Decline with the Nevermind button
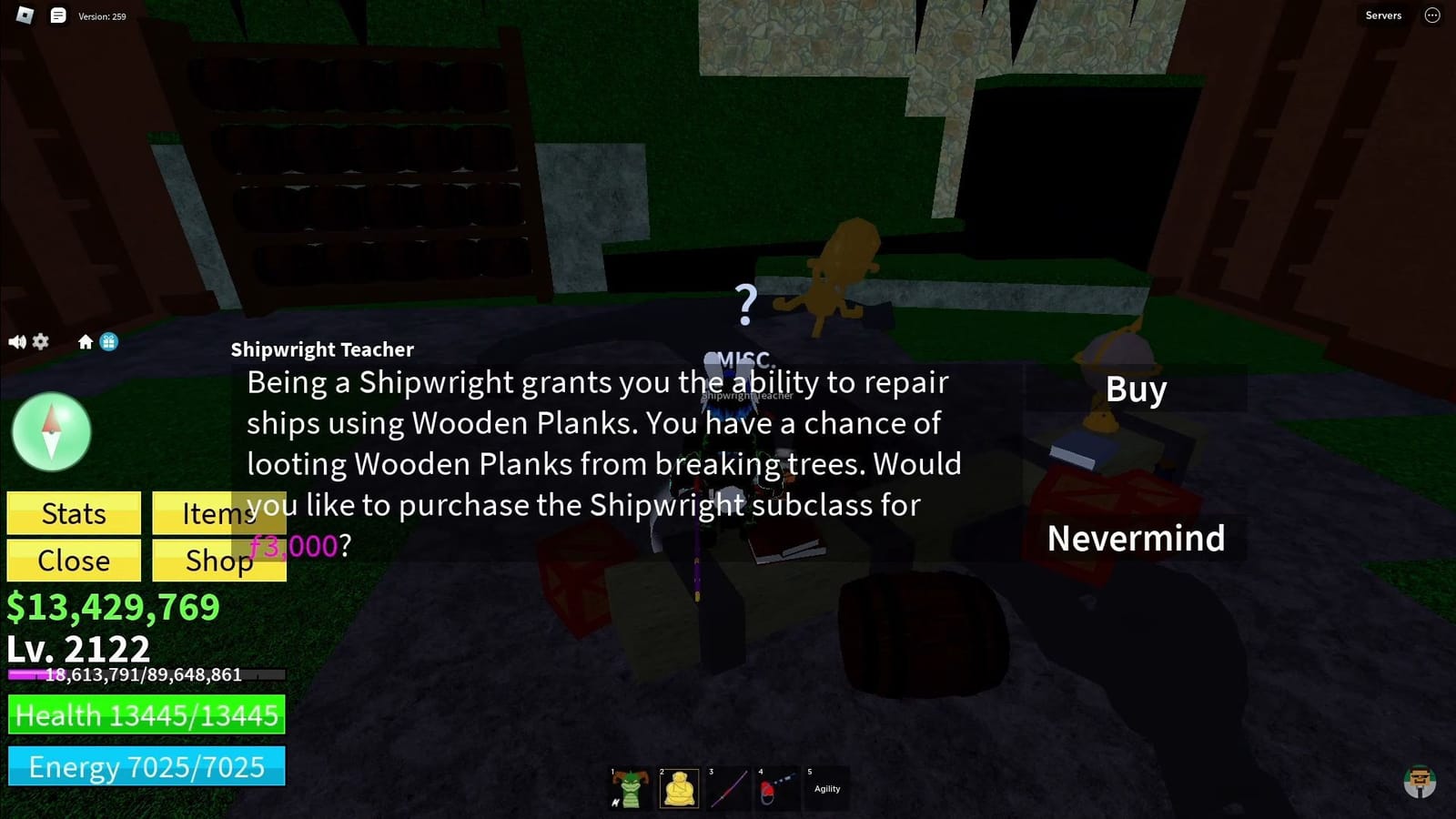 pyautogui.click(x=1137, y=538)
